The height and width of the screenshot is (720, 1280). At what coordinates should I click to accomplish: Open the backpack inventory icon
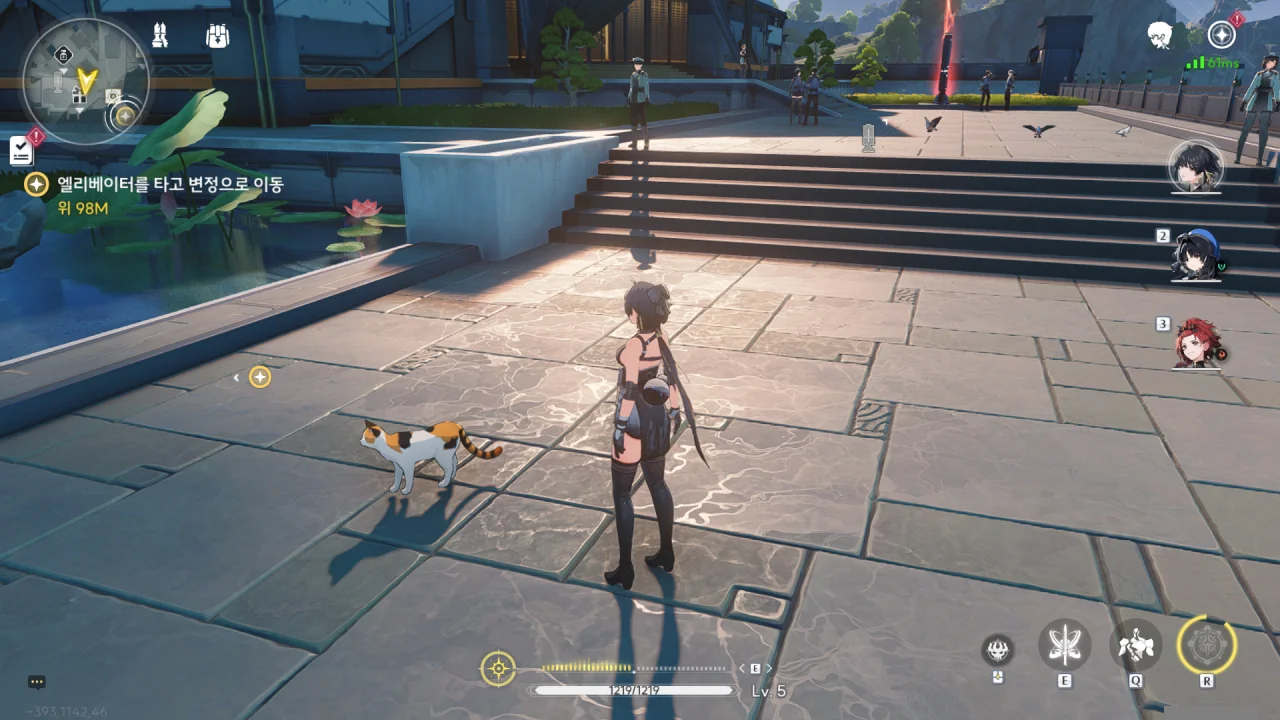click(x=217, y=36)
